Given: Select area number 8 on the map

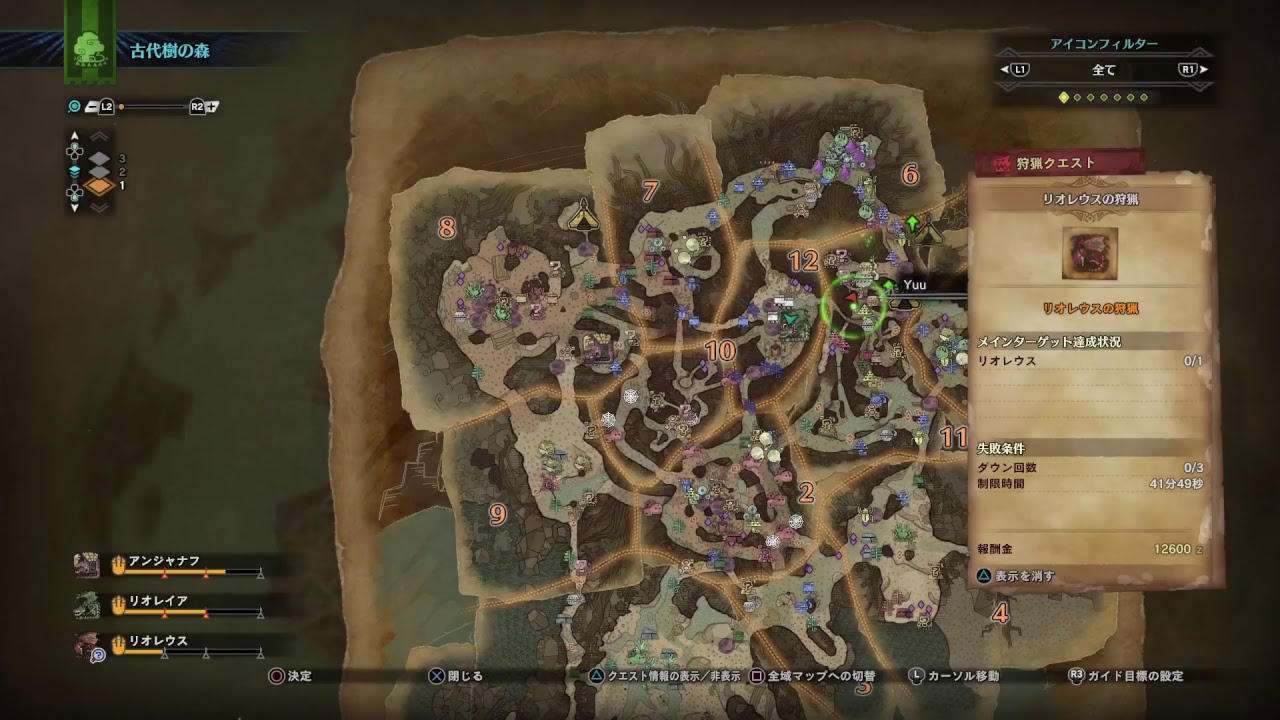Looking at the screenshot, I should (446, 229).
